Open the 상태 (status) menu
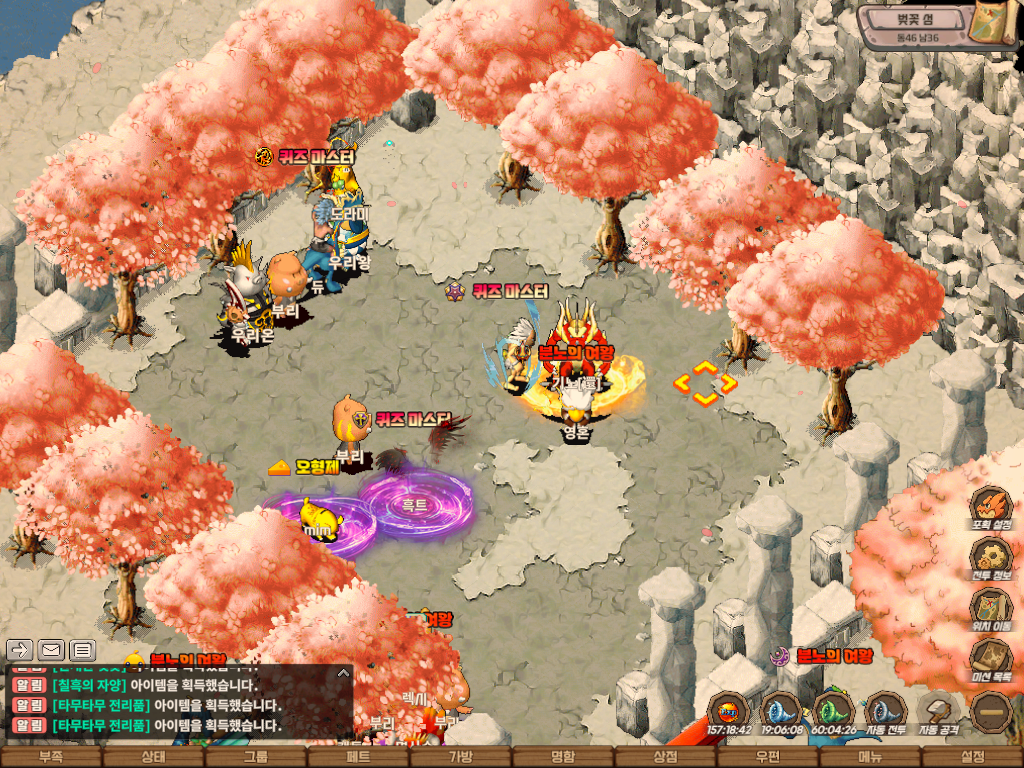 click(153, 757)
